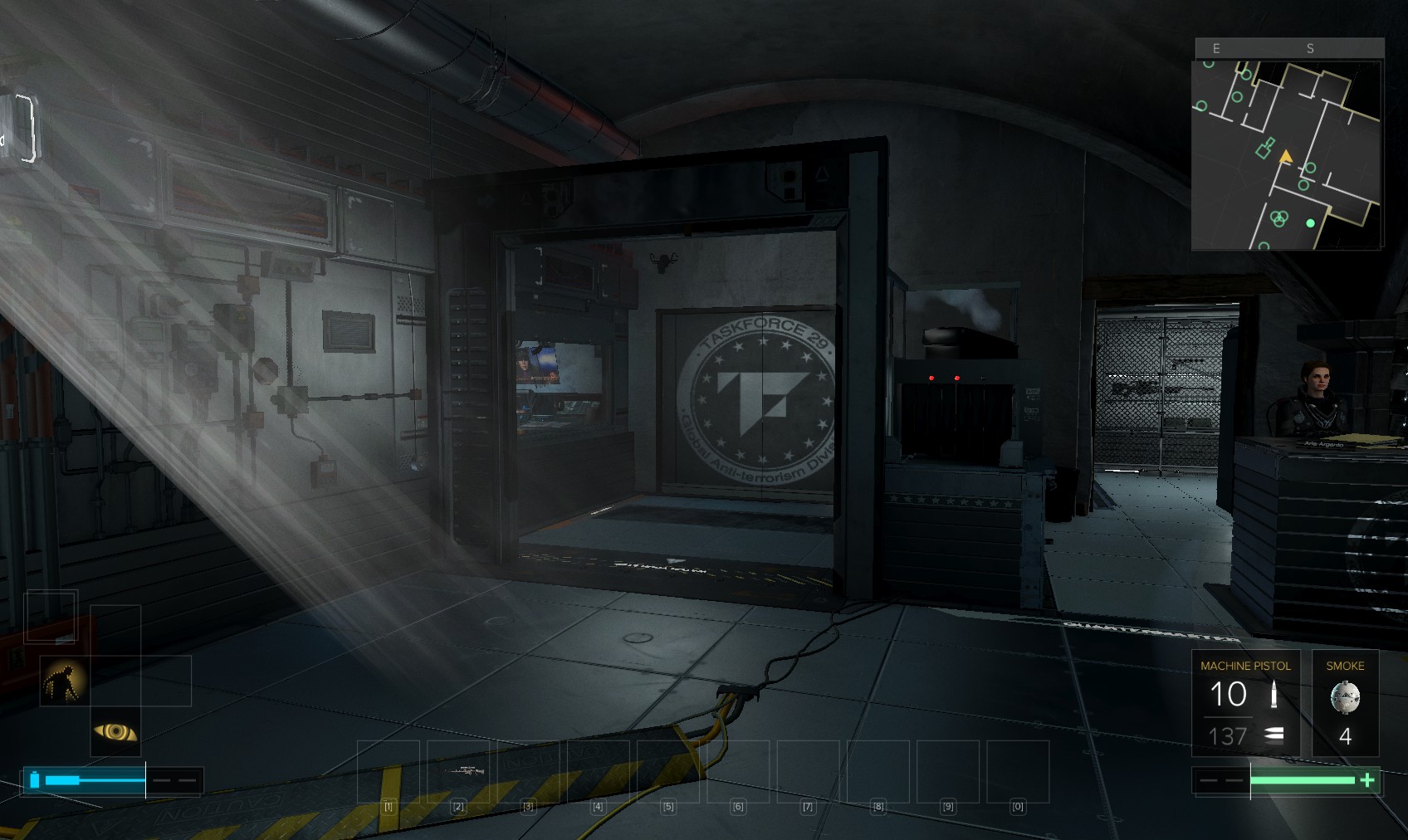The height and width of the screenshot is (840, 1408).
Task: Choose the Smoke grenade icon
Action: [x=1345, y=697]
